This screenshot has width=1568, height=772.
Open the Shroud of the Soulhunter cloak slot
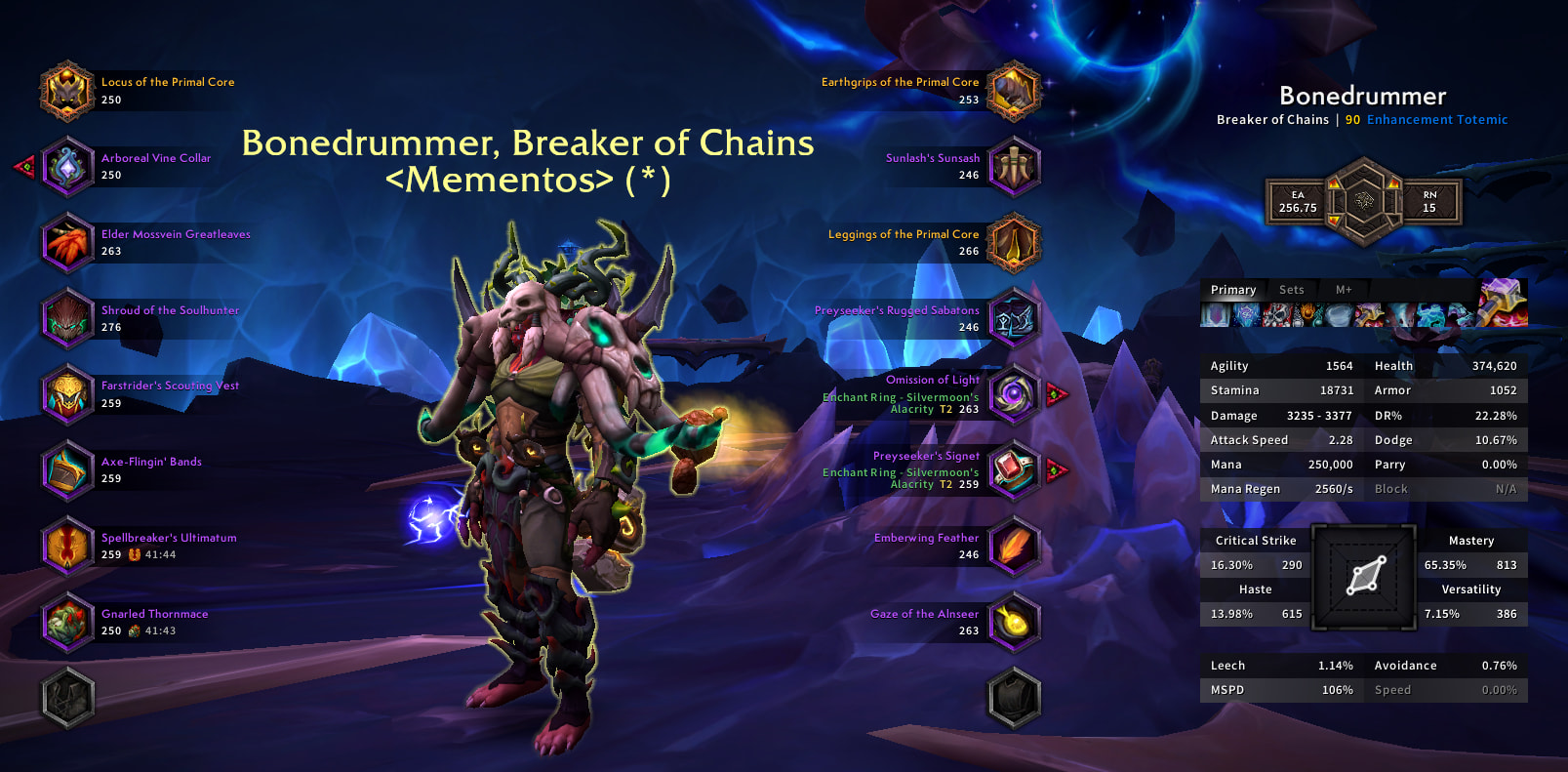coord(66,318)
